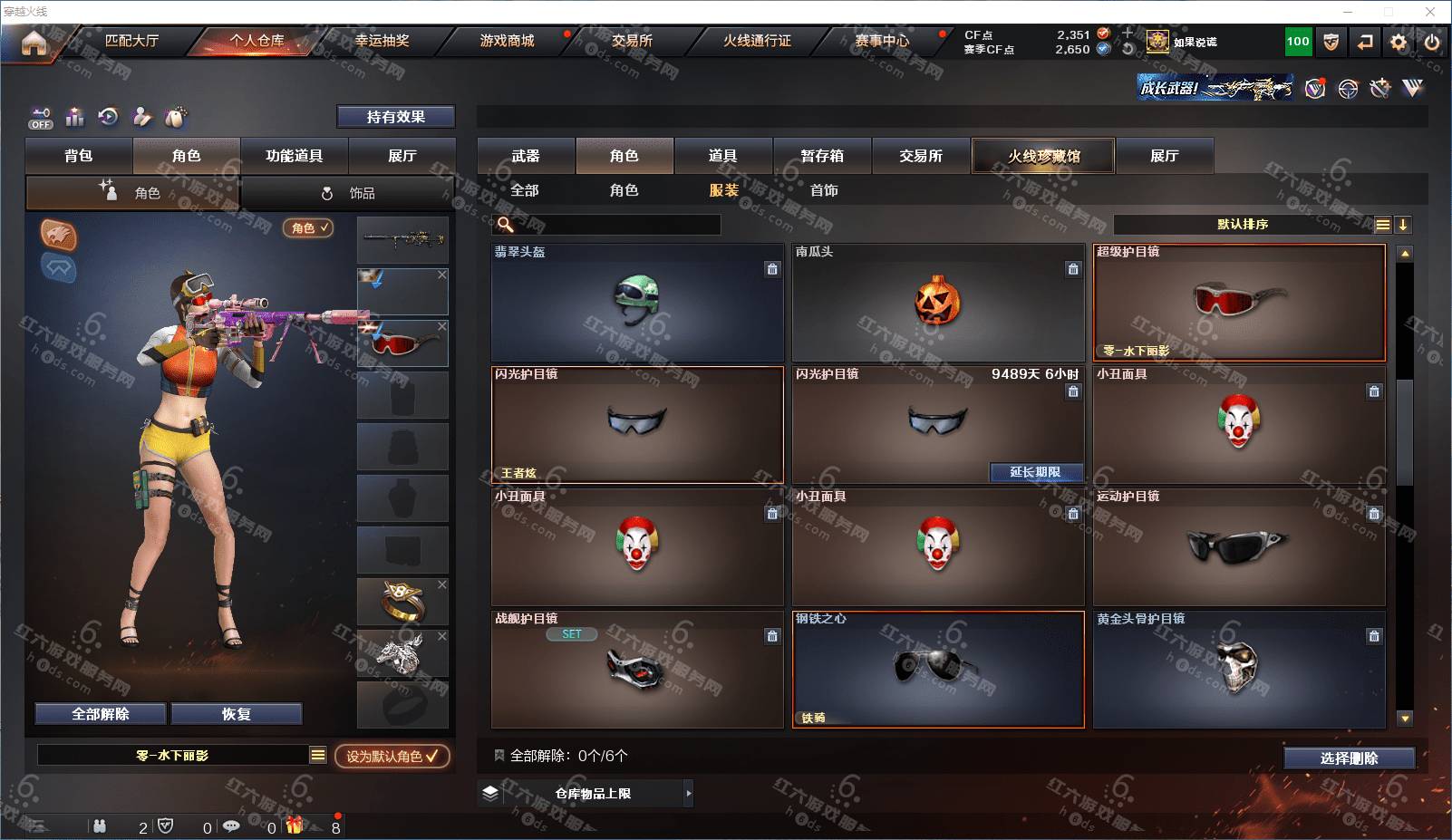Open the 火线通行证 pass page
Image resolution: width=1452 pixels, height=840 pixels.
tap(757, 41)
